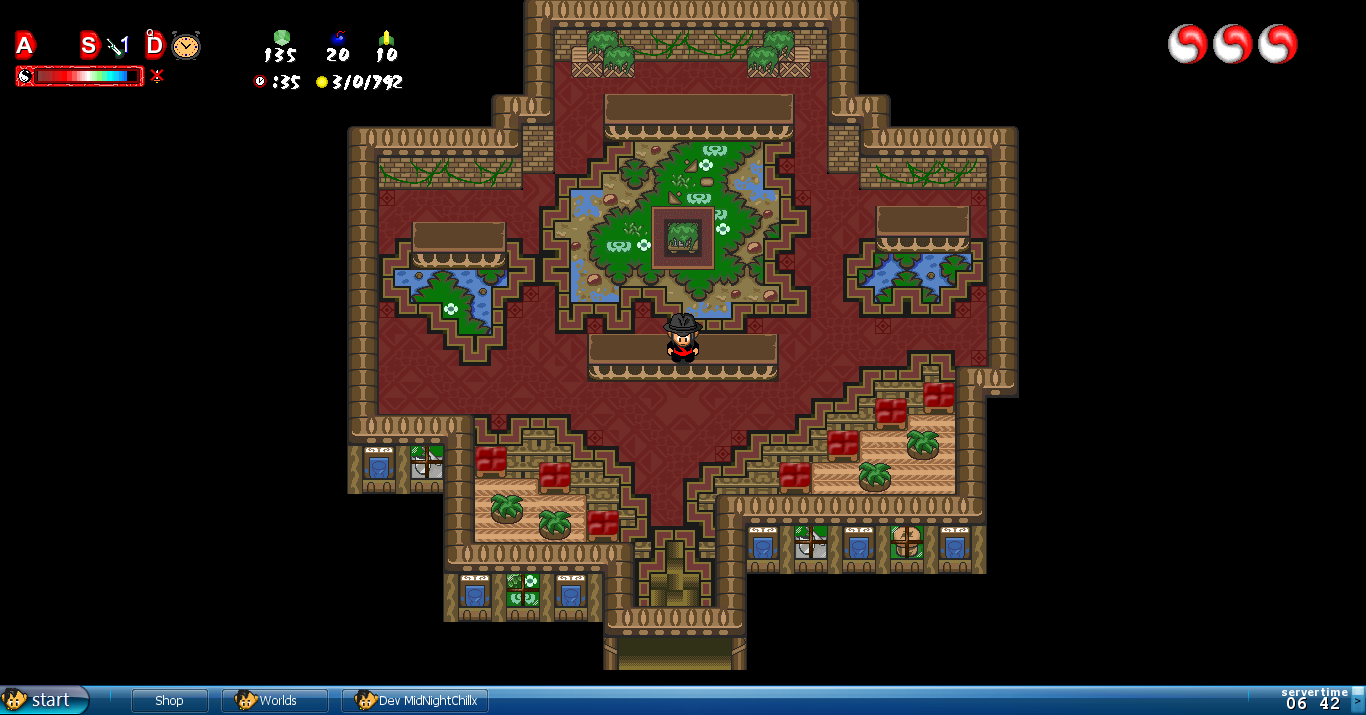
Task: Open the Shop from the taskbar
Action: (x=169, y=701)
